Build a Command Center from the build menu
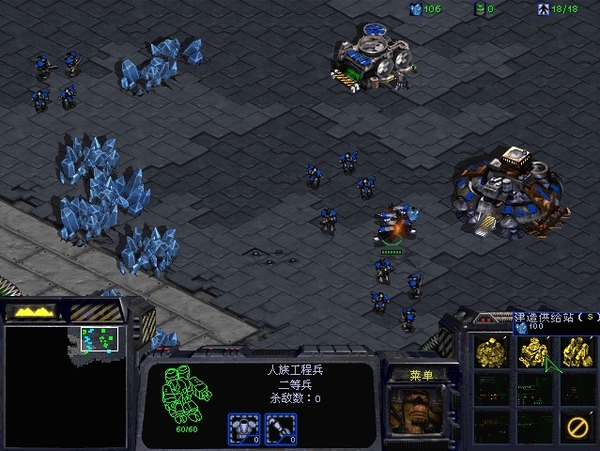Screen dimensions: 600x451 coord(492,351)
